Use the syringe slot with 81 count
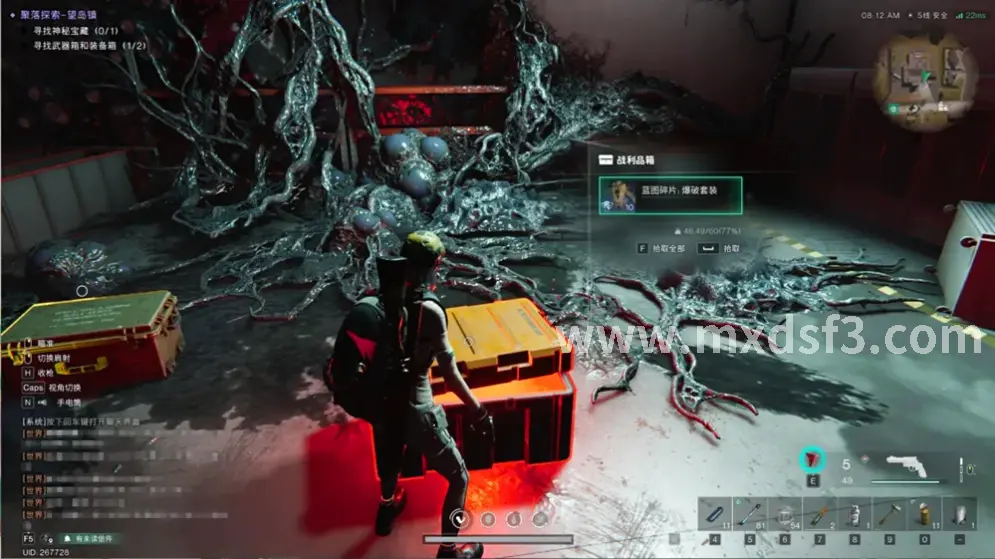Image resolution: width=995 pixels, height=559 pixels. coord(748,516)
